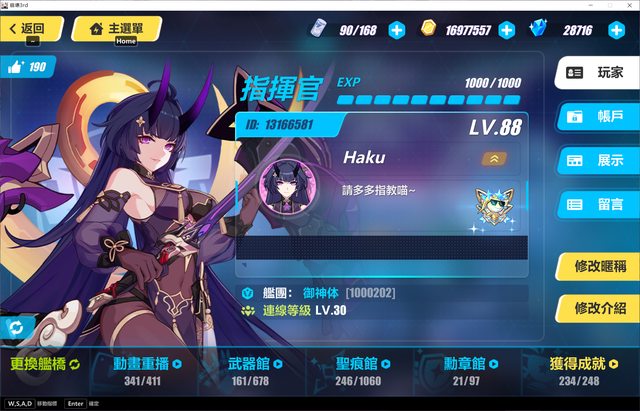The width and height of the screenshot is (640, 411).
Task: Add gold coins with the plus button
Action: [506, 30]
